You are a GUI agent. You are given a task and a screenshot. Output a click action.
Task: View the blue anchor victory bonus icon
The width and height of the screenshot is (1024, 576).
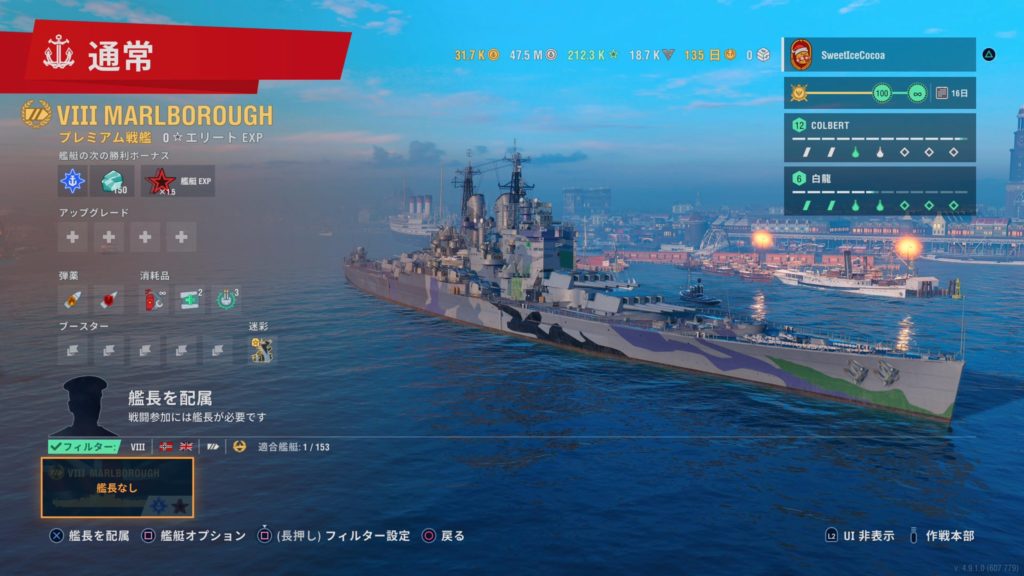pyautogui.click(x=73, y=181)
